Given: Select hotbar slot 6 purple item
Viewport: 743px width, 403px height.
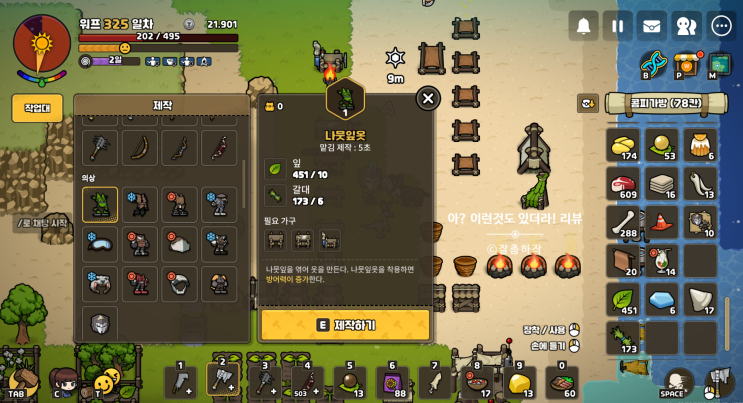Looking at the screenshot, I should tap(392, 382).
